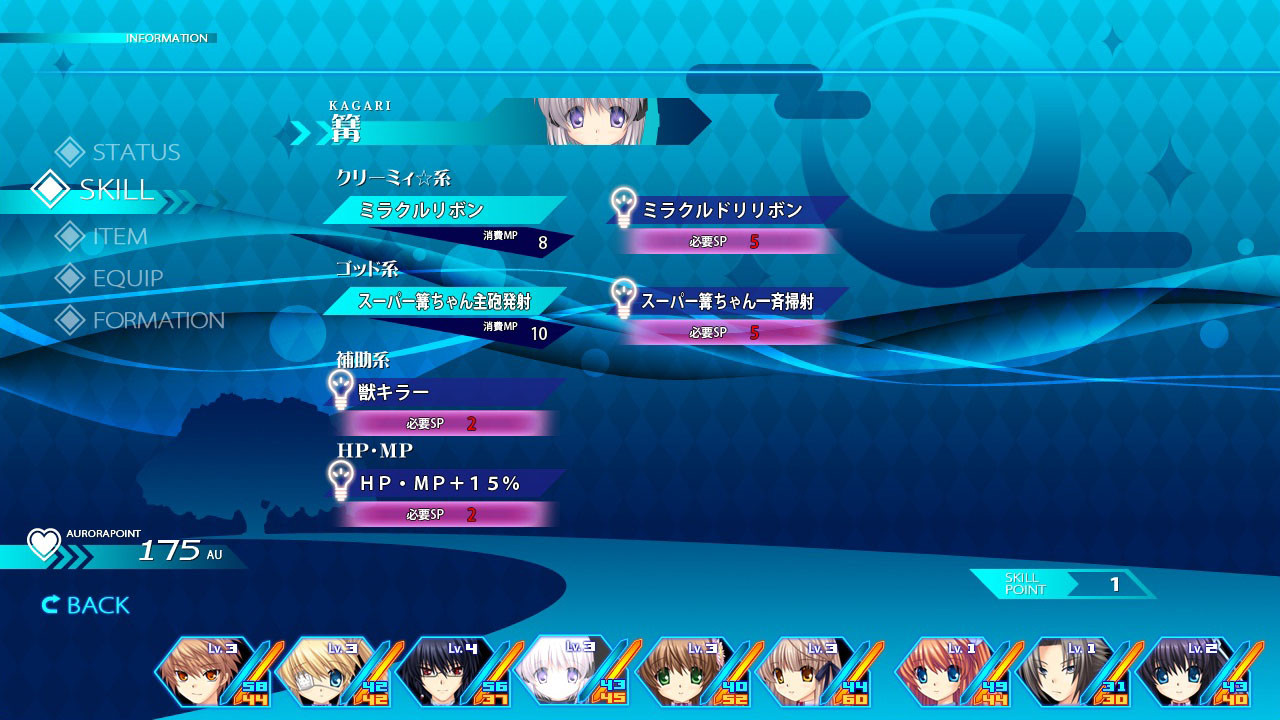Choose the HP・MP+15% skill
This screenshot has height=720, width=1280.
pos(444,483)
